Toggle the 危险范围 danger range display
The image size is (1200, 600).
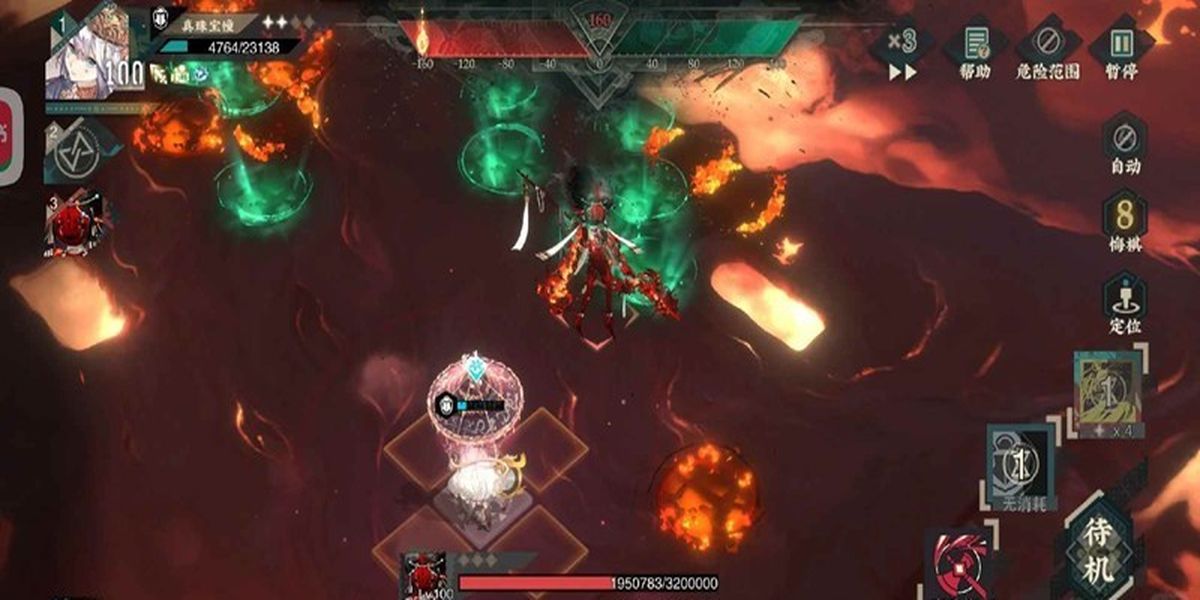[1049, 52]
